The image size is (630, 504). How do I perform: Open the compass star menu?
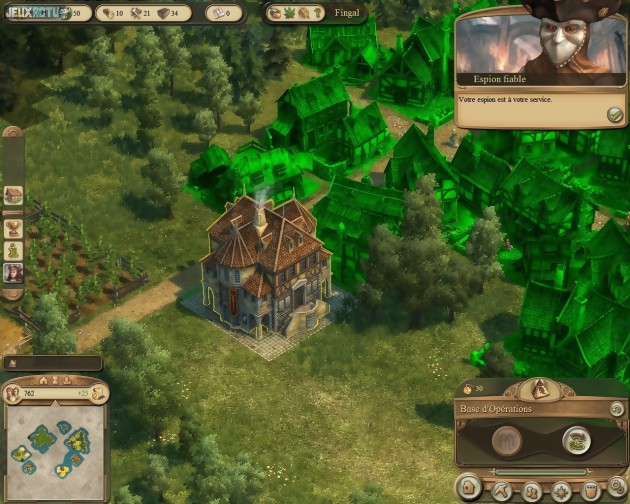[x=561, y=491]
